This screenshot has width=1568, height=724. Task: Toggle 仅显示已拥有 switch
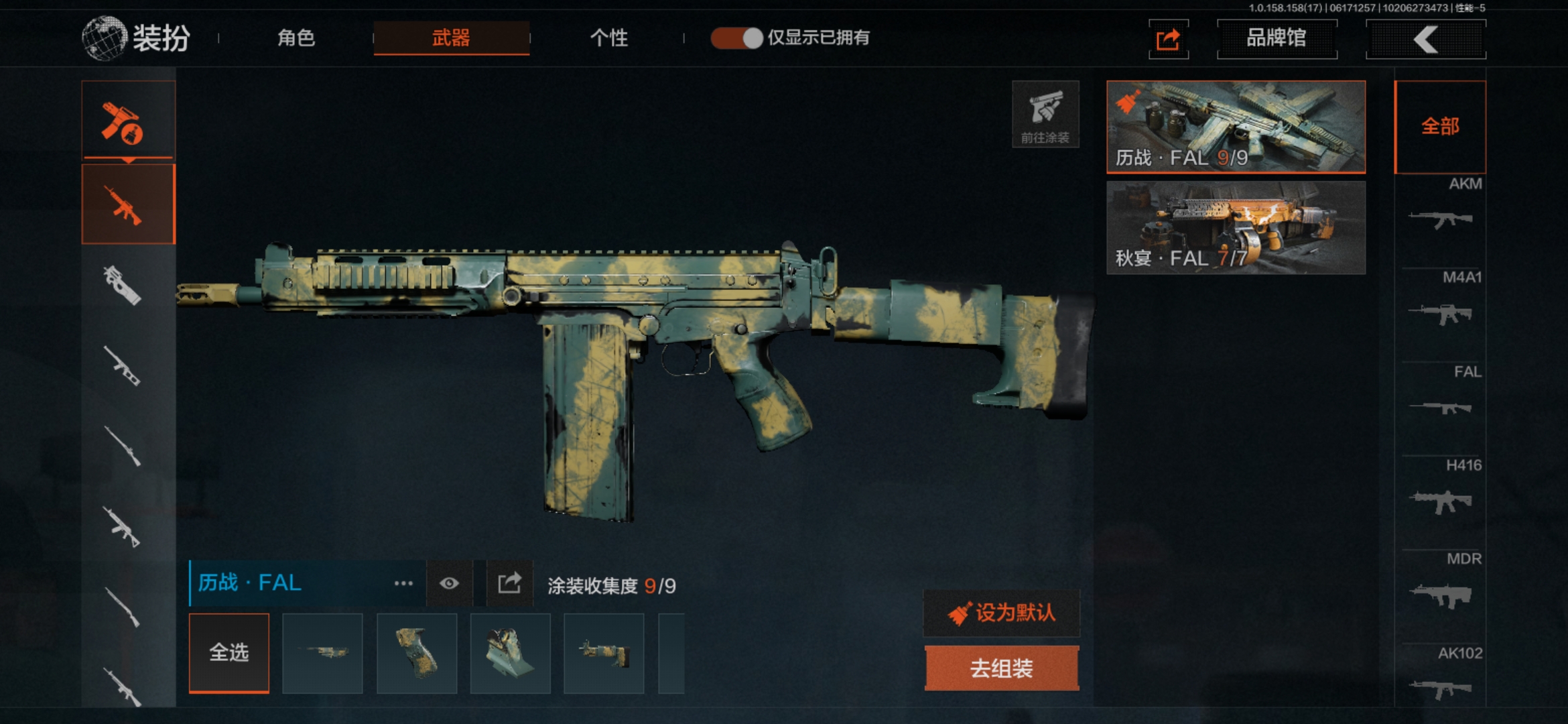736,38
